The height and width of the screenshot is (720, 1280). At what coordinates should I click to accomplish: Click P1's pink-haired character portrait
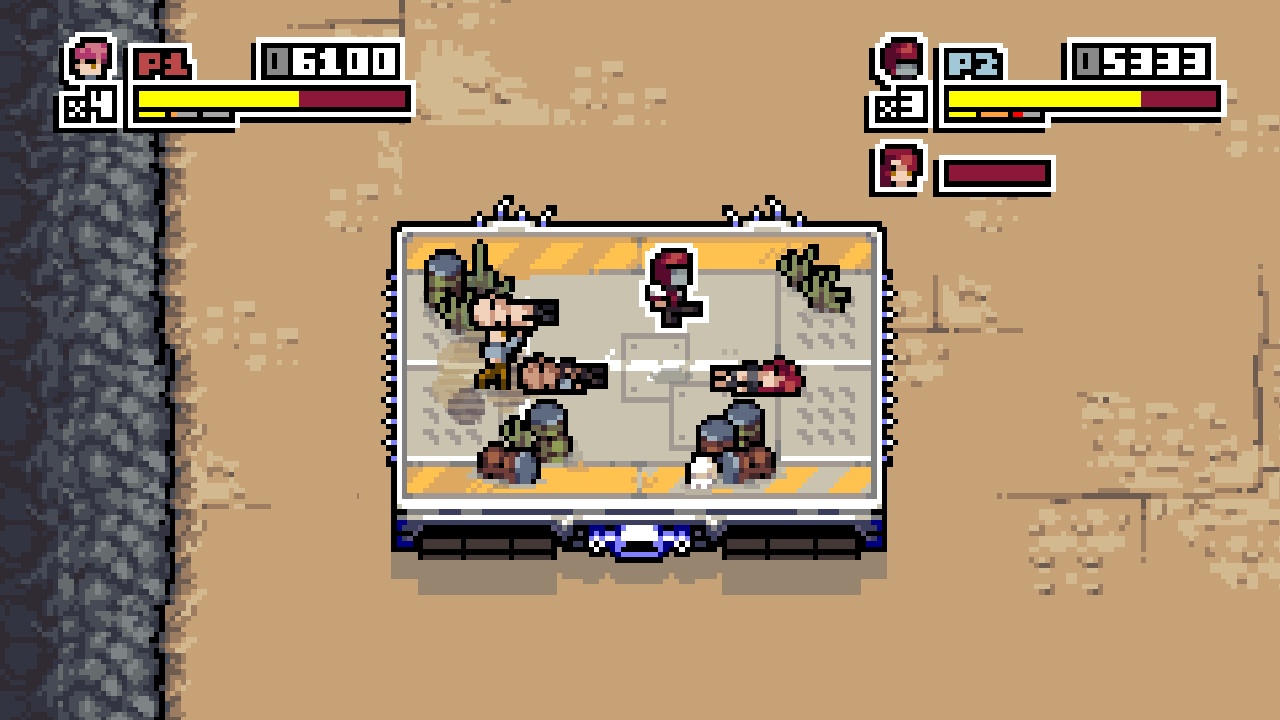click(91, 57)
